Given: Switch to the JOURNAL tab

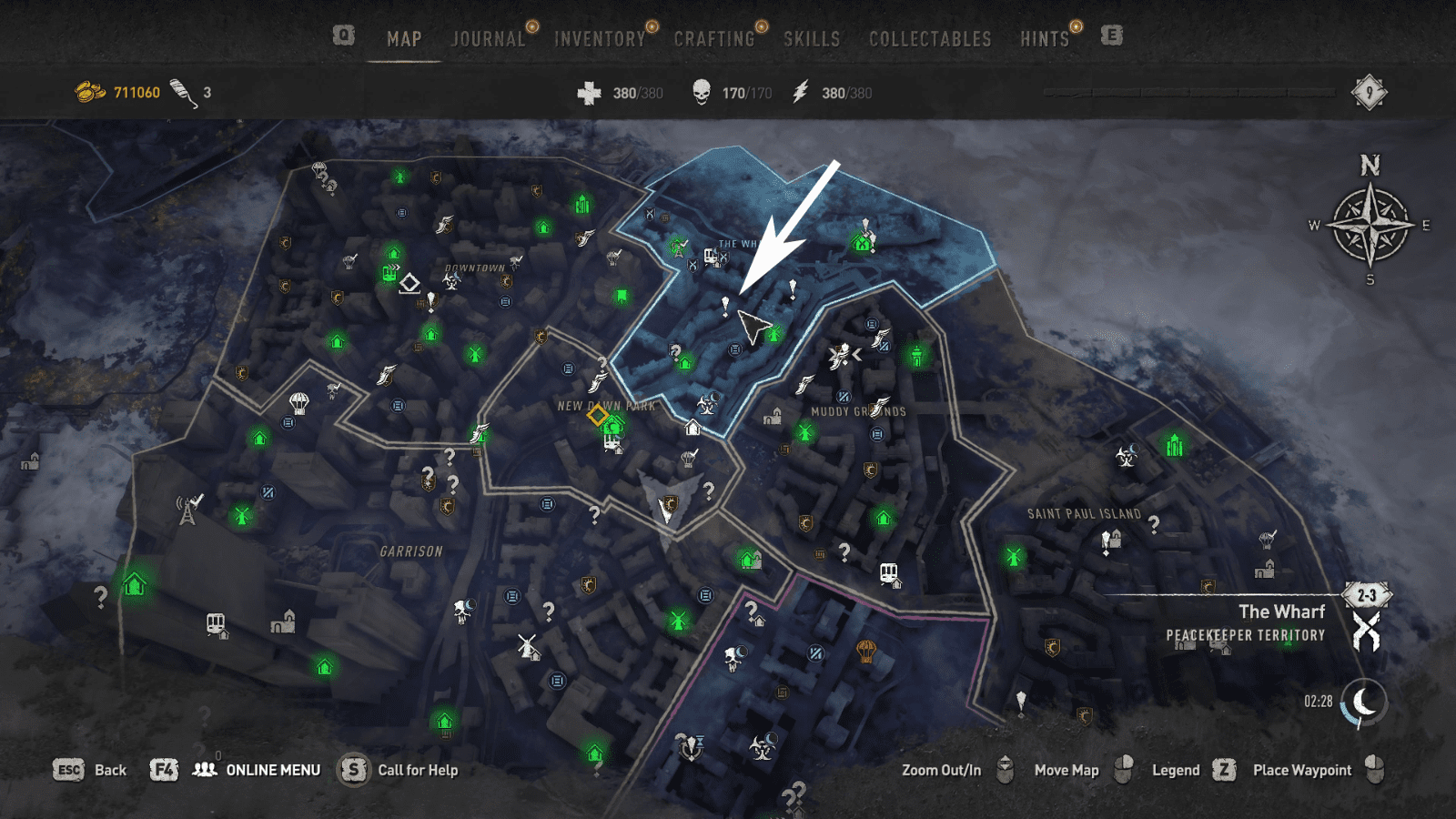Looking at the screenshot, I should coord(488,39).
